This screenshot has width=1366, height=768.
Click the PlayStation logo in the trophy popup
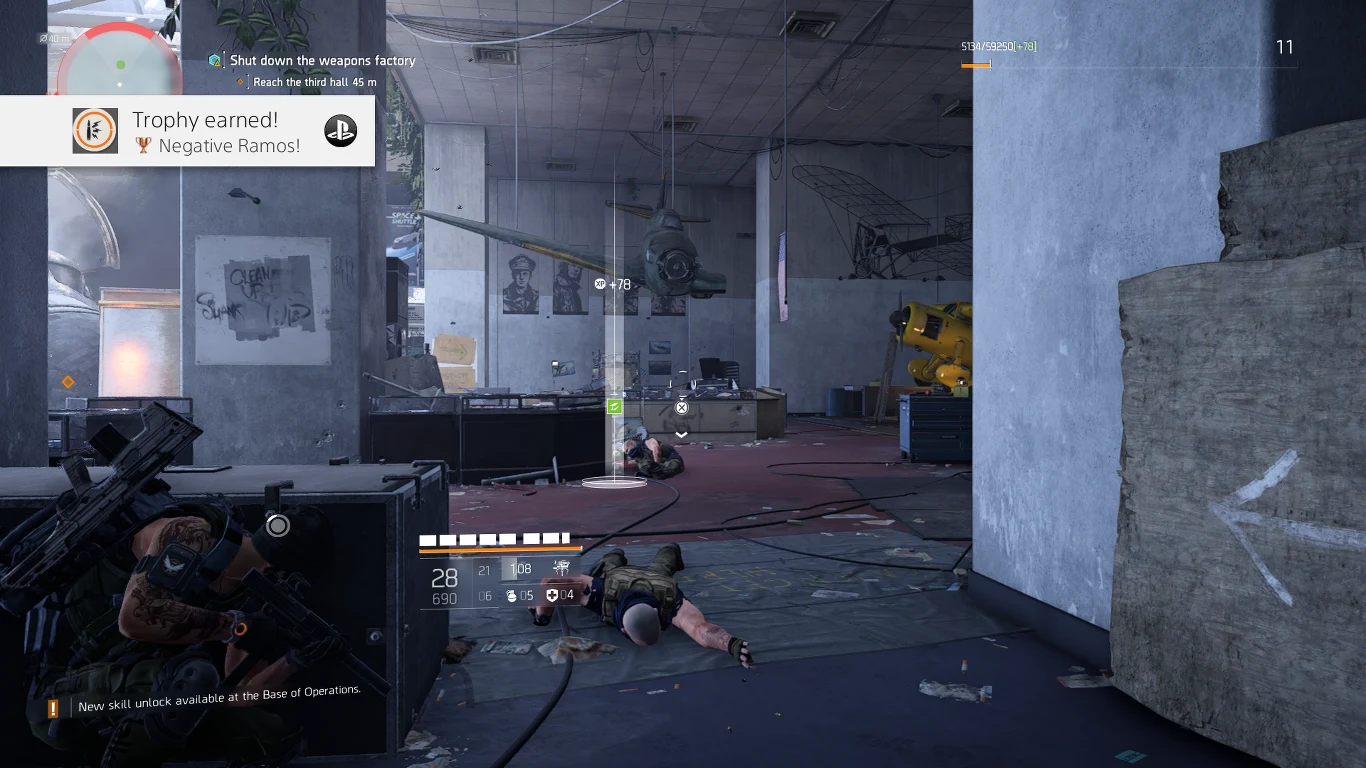[340, 130]
